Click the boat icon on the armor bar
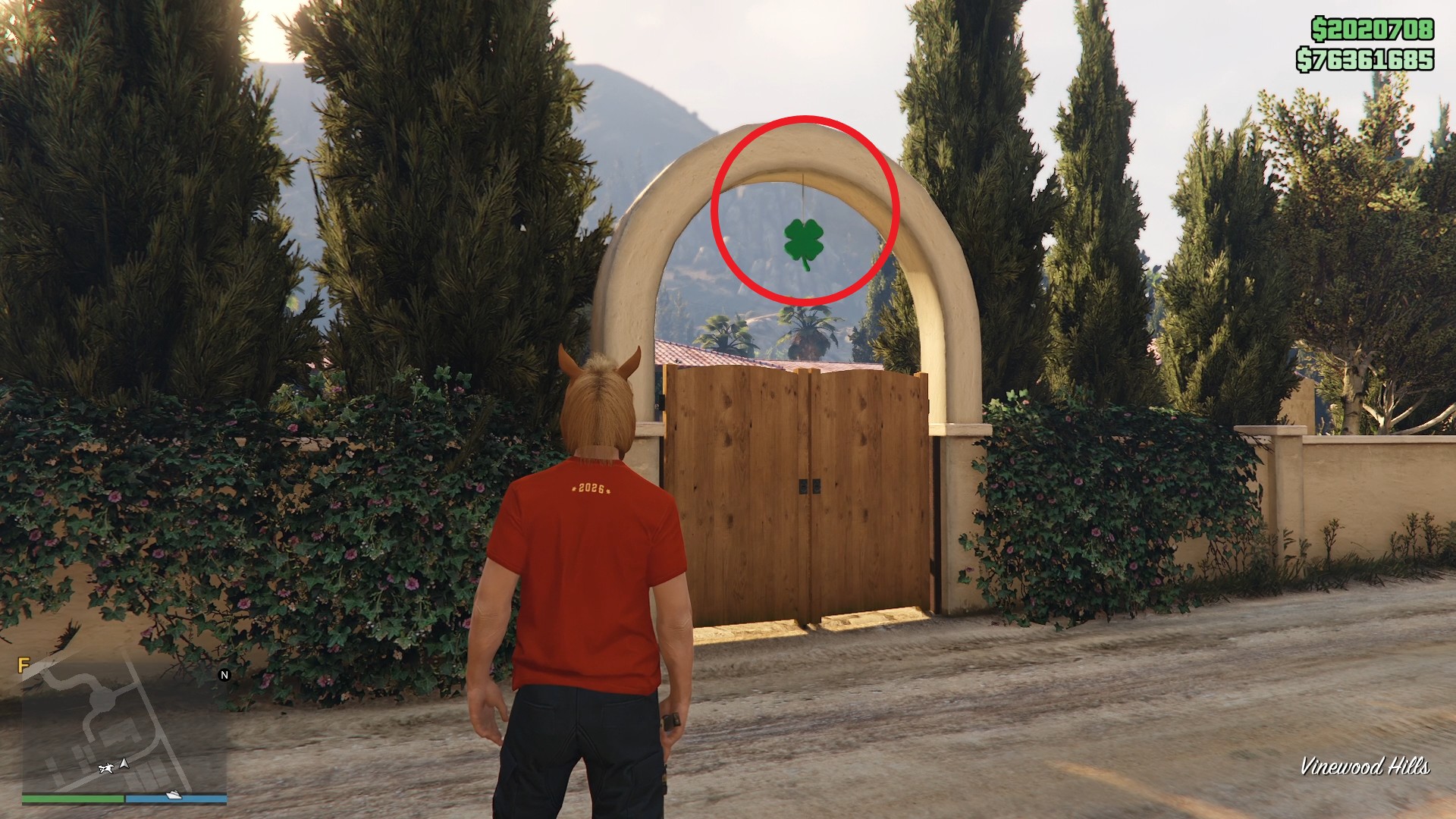Viewport: 1456px width, 819px height. coord(173,795)
